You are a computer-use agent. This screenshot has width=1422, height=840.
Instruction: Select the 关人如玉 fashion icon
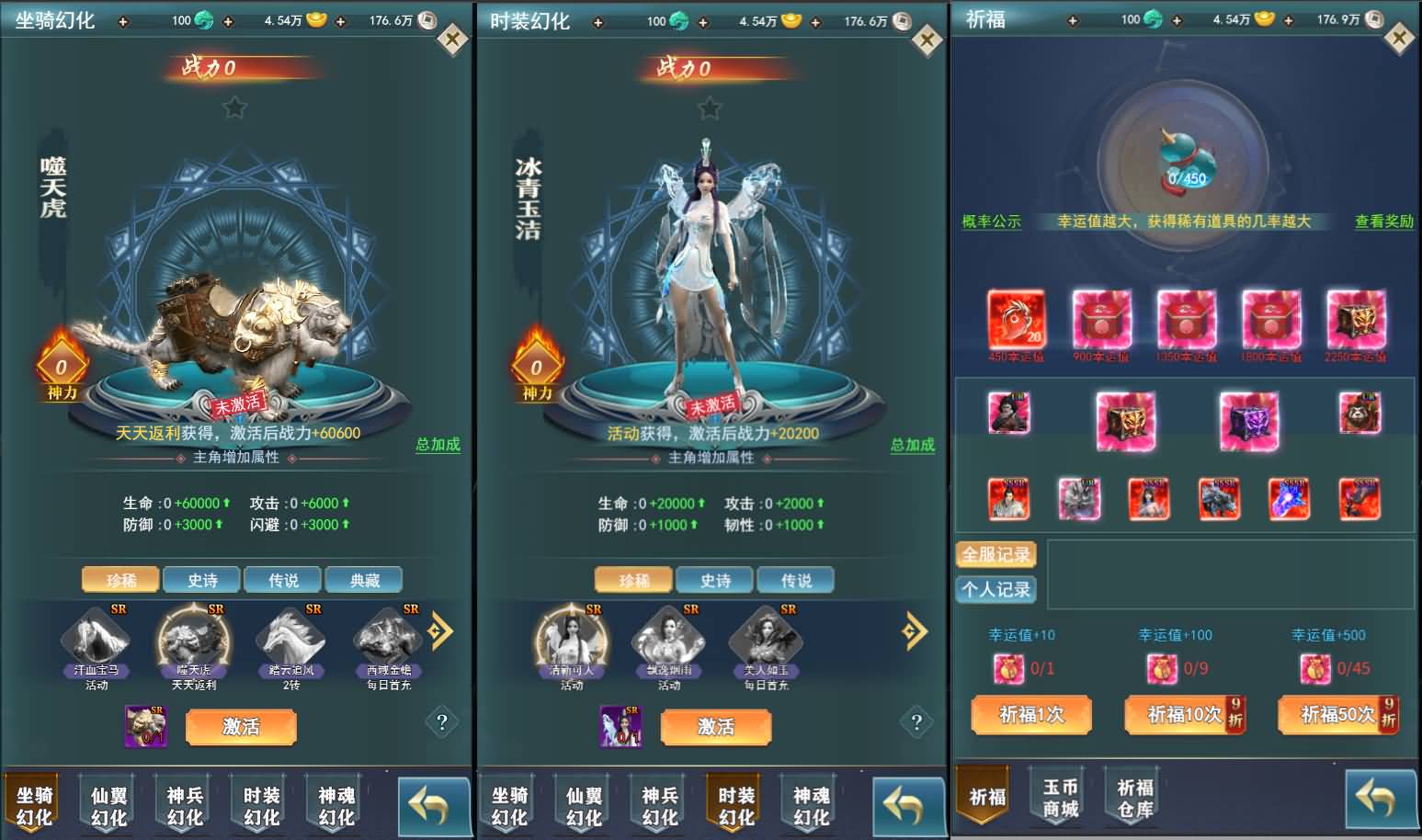coord(766,643)
